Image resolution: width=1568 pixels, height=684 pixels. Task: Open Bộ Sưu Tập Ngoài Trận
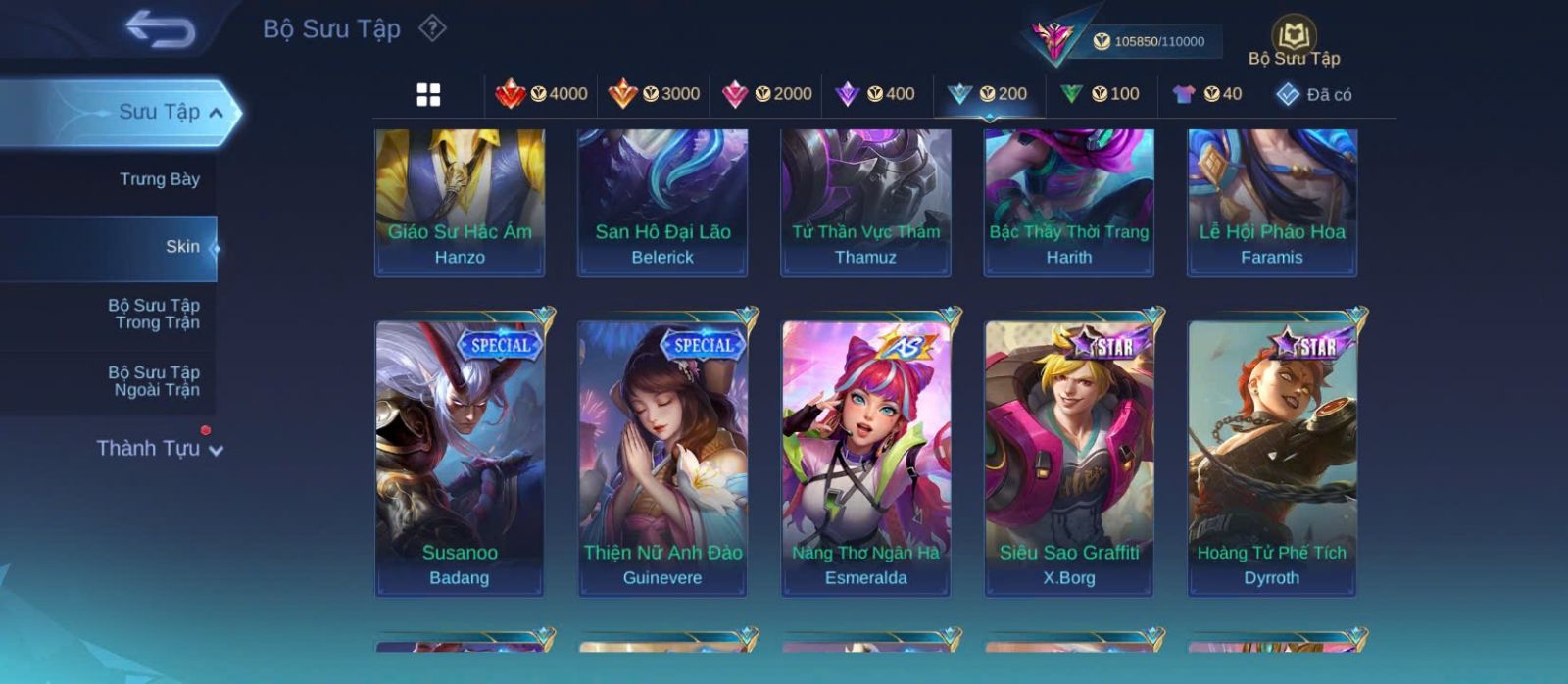pyautogui.click(x=154, y=381)
